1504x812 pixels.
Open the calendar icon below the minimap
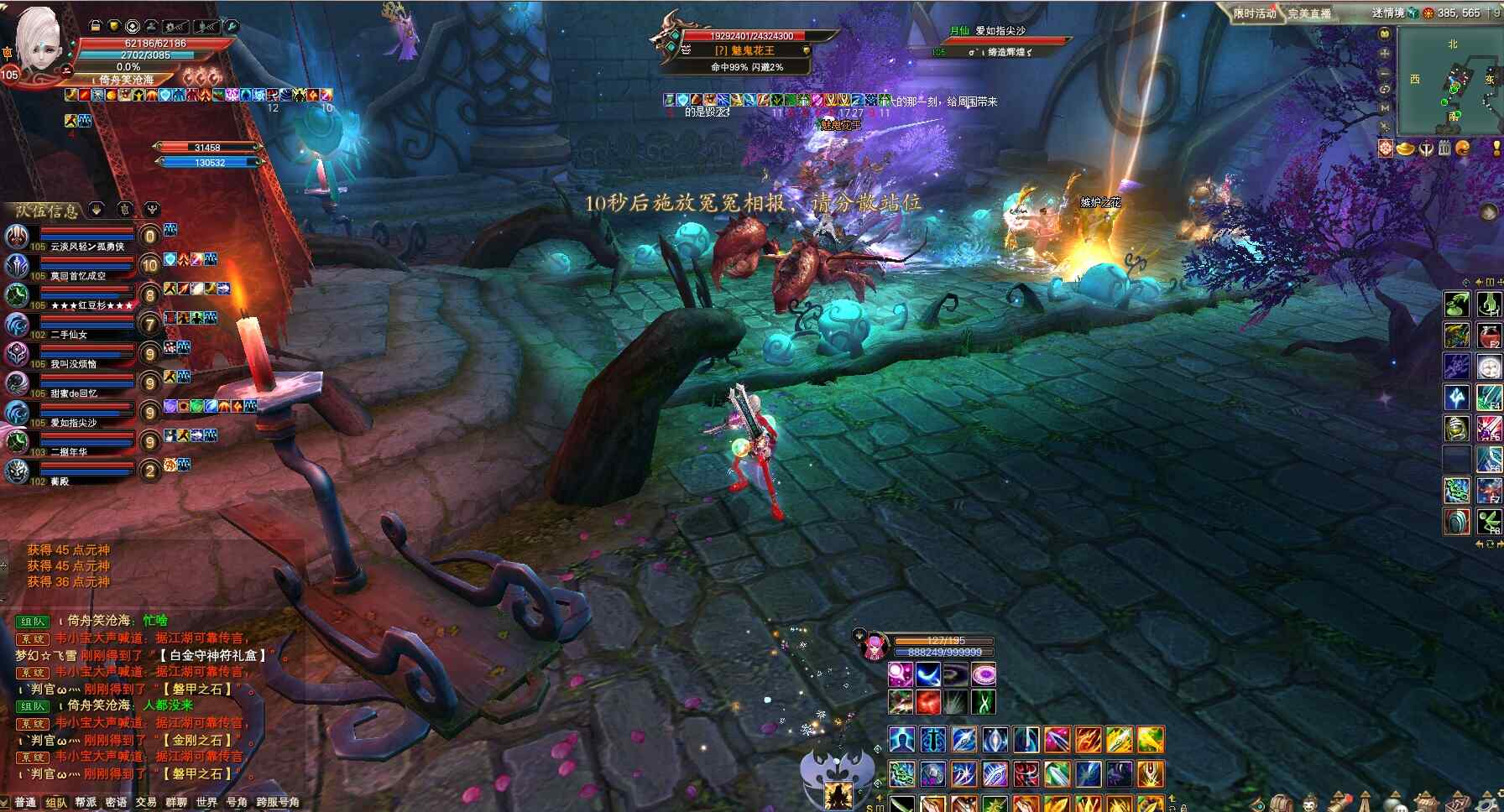1444,149
